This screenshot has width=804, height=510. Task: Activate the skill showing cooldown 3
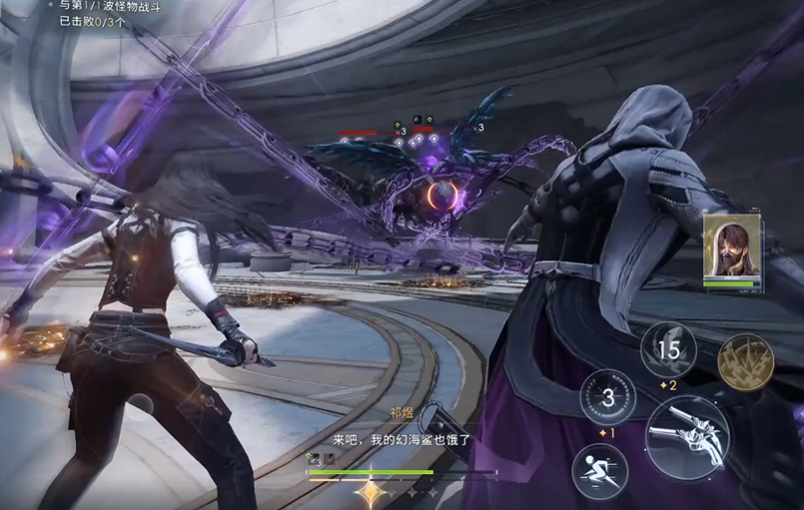[x=608, y=396]
